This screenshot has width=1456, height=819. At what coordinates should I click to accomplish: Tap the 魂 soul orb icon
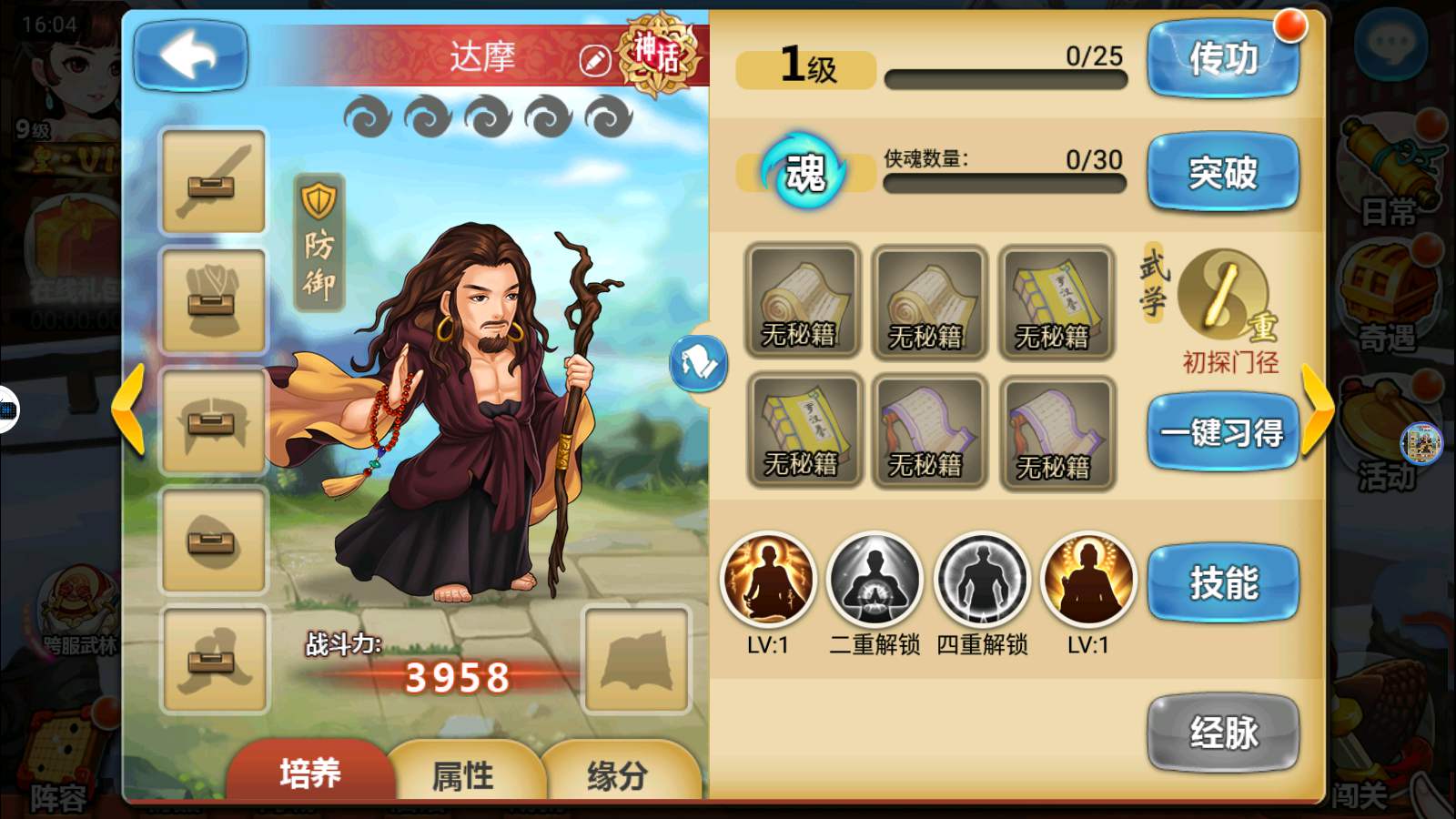[x=804, y=172]
